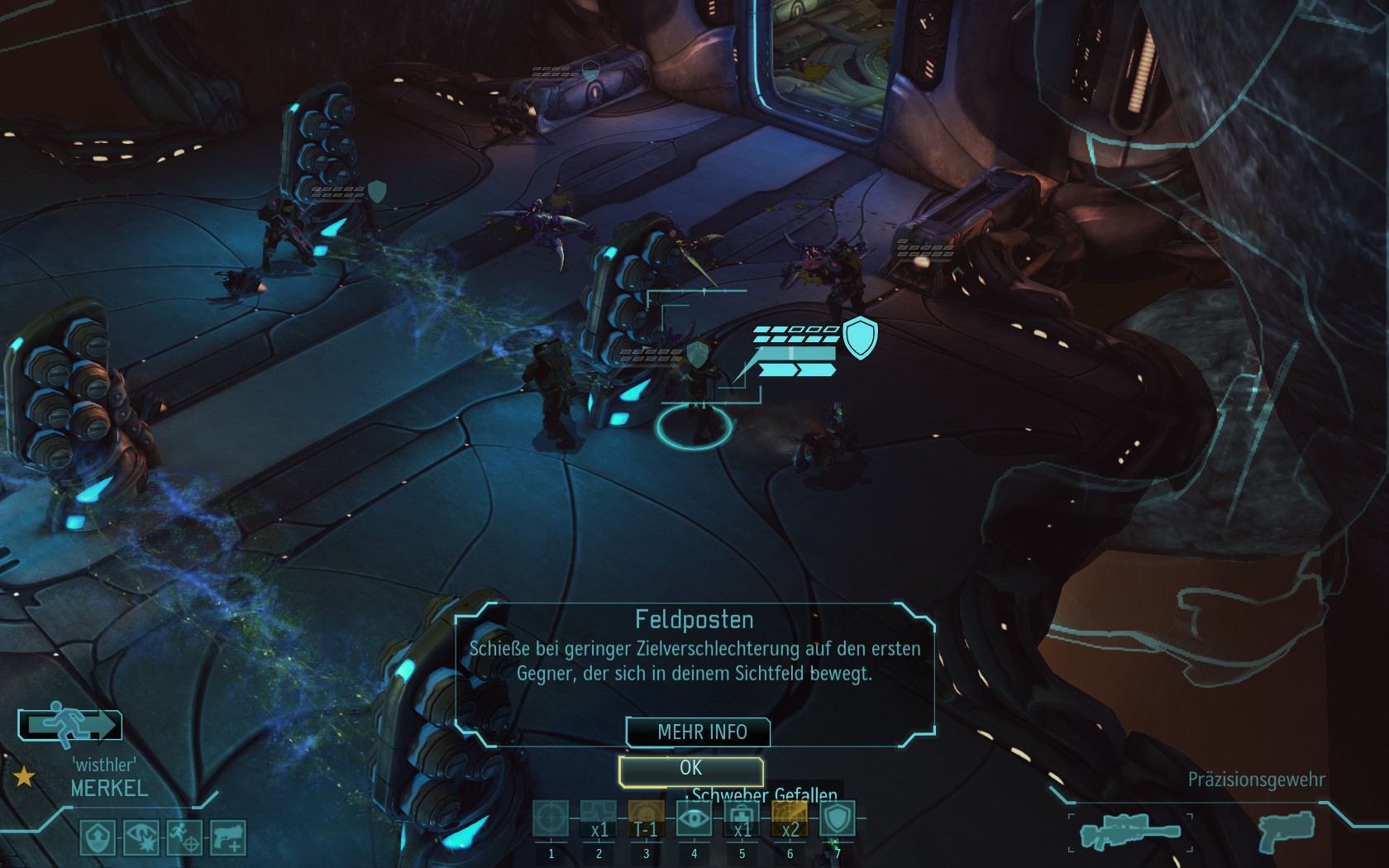Image resolution: width=1389 pixels, height=868 pixels.
Task: Activate the orange radar scanner ability
Action: point(790,819)
